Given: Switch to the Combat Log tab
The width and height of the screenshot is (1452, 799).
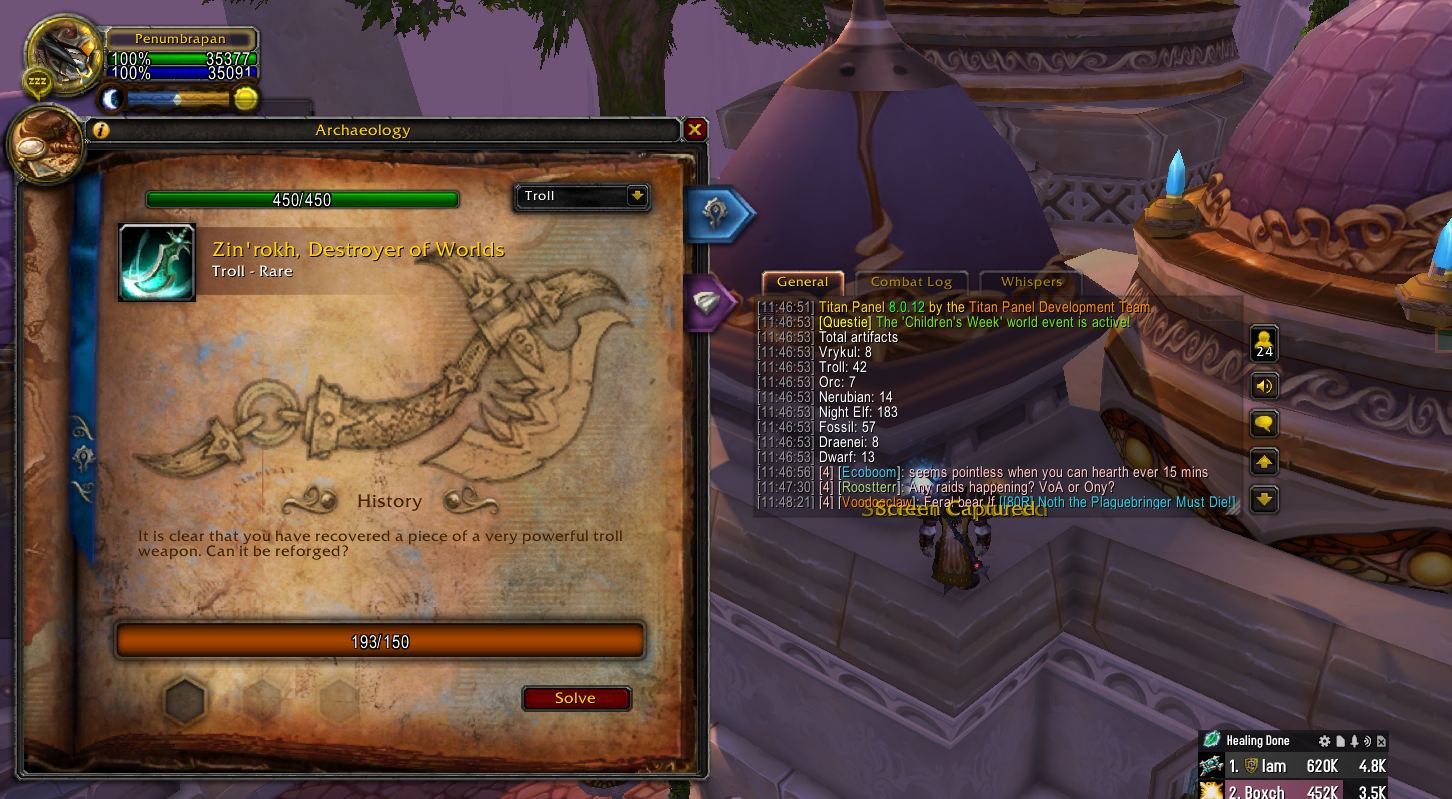Looking at the screenshot, I should coord(911,281).
